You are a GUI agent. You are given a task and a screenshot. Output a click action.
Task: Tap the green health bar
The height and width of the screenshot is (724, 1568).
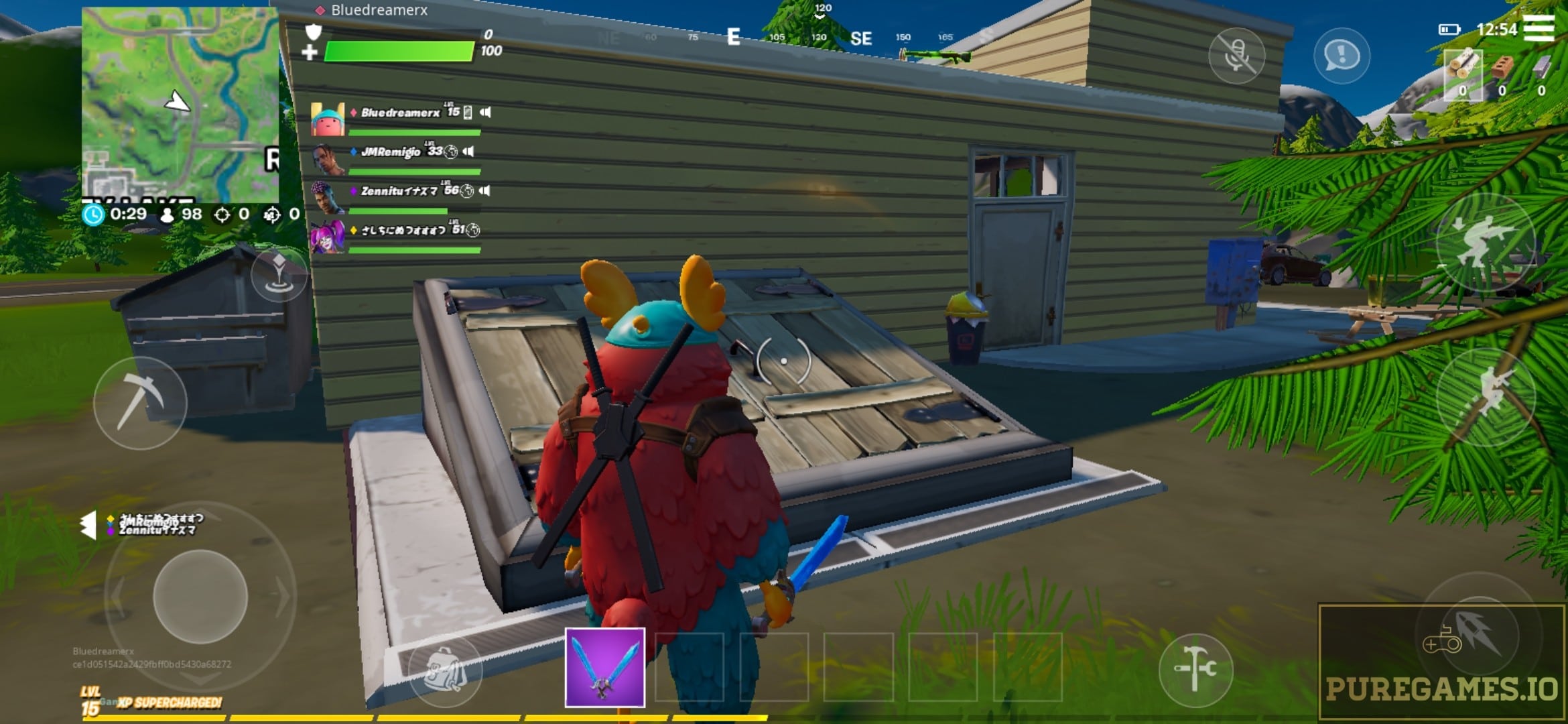(399, 50)
